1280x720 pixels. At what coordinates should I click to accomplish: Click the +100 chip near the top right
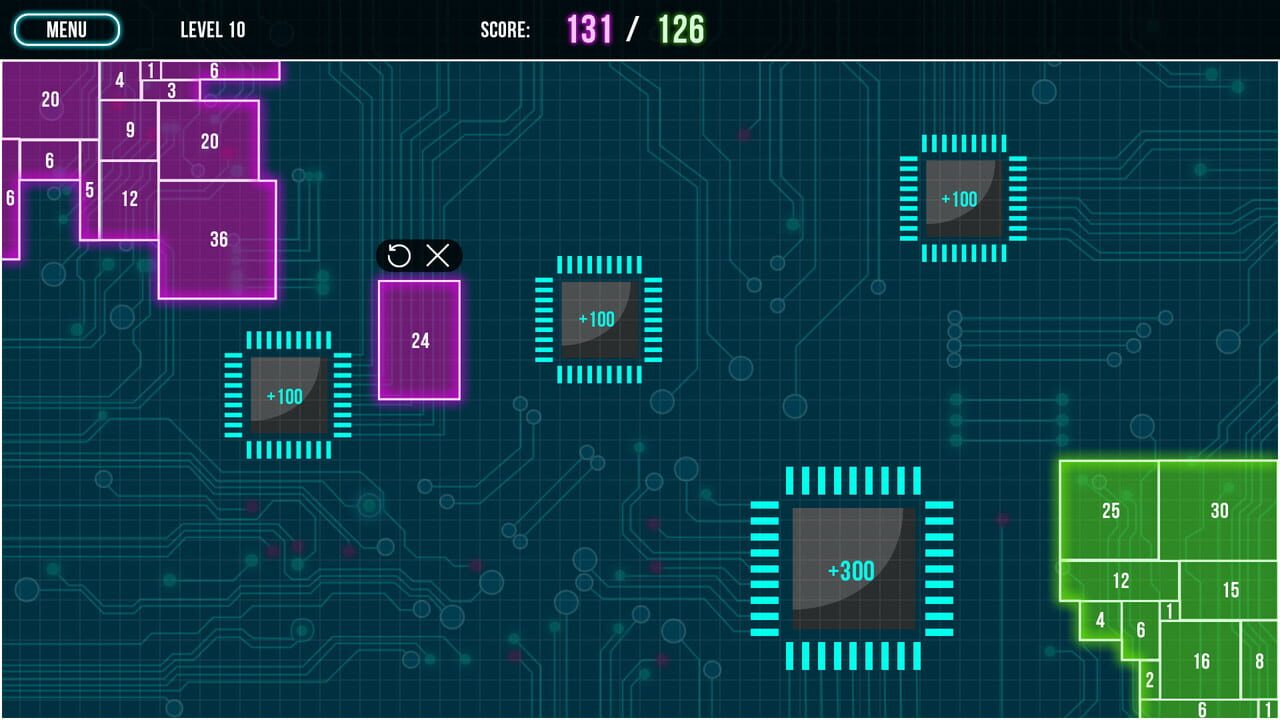962,199
